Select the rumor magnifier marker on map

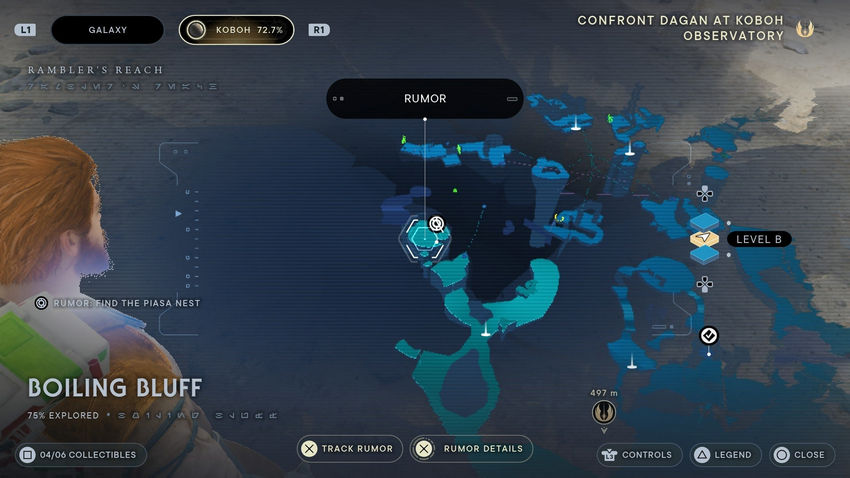pos(436,224)
